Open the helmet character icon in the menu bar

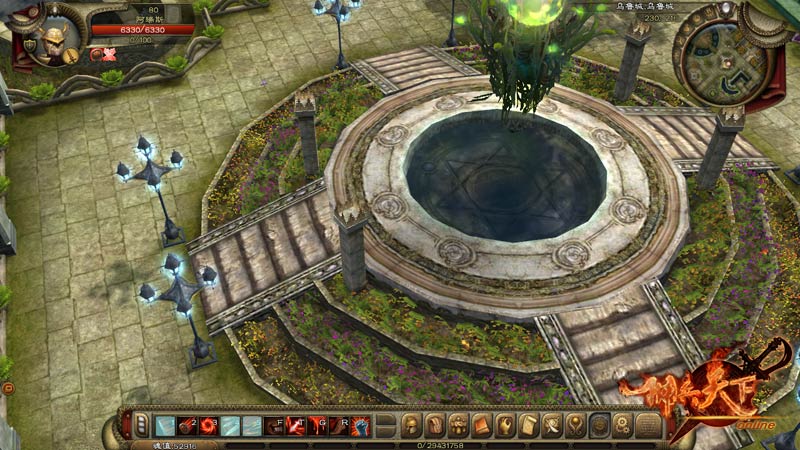click(410, 425)
